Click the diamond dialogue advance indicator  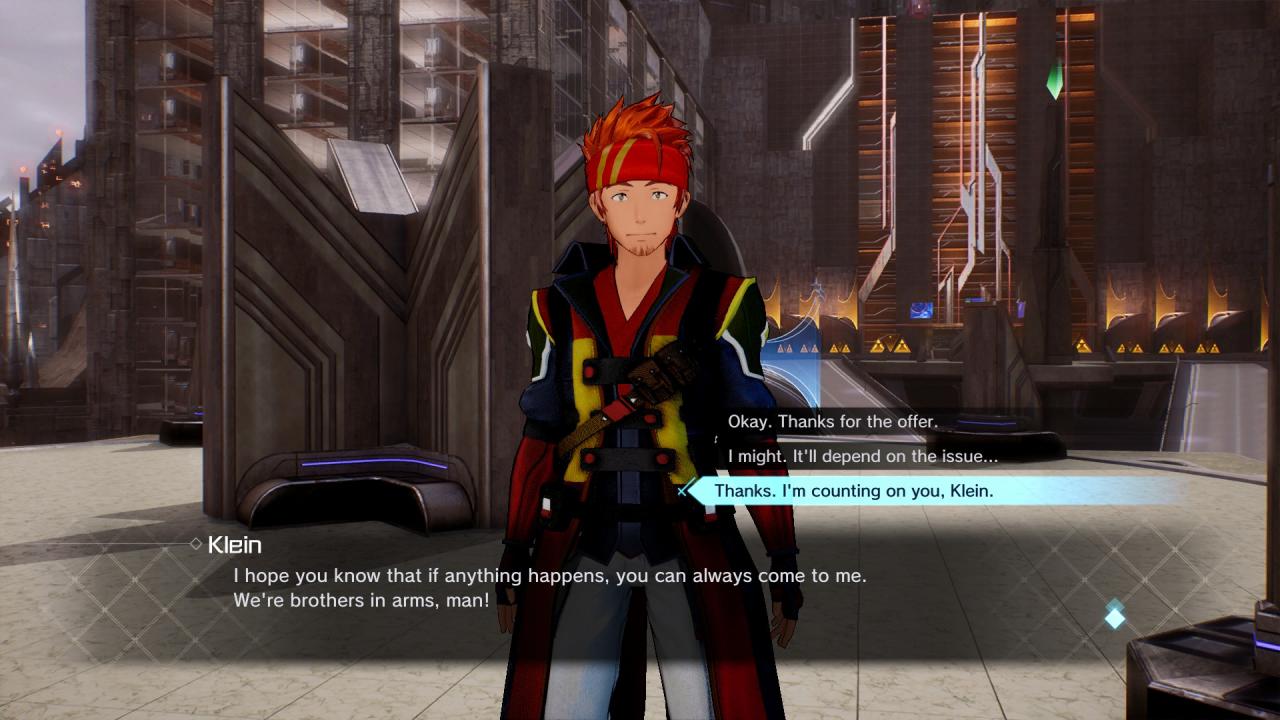click(1114, 617)
